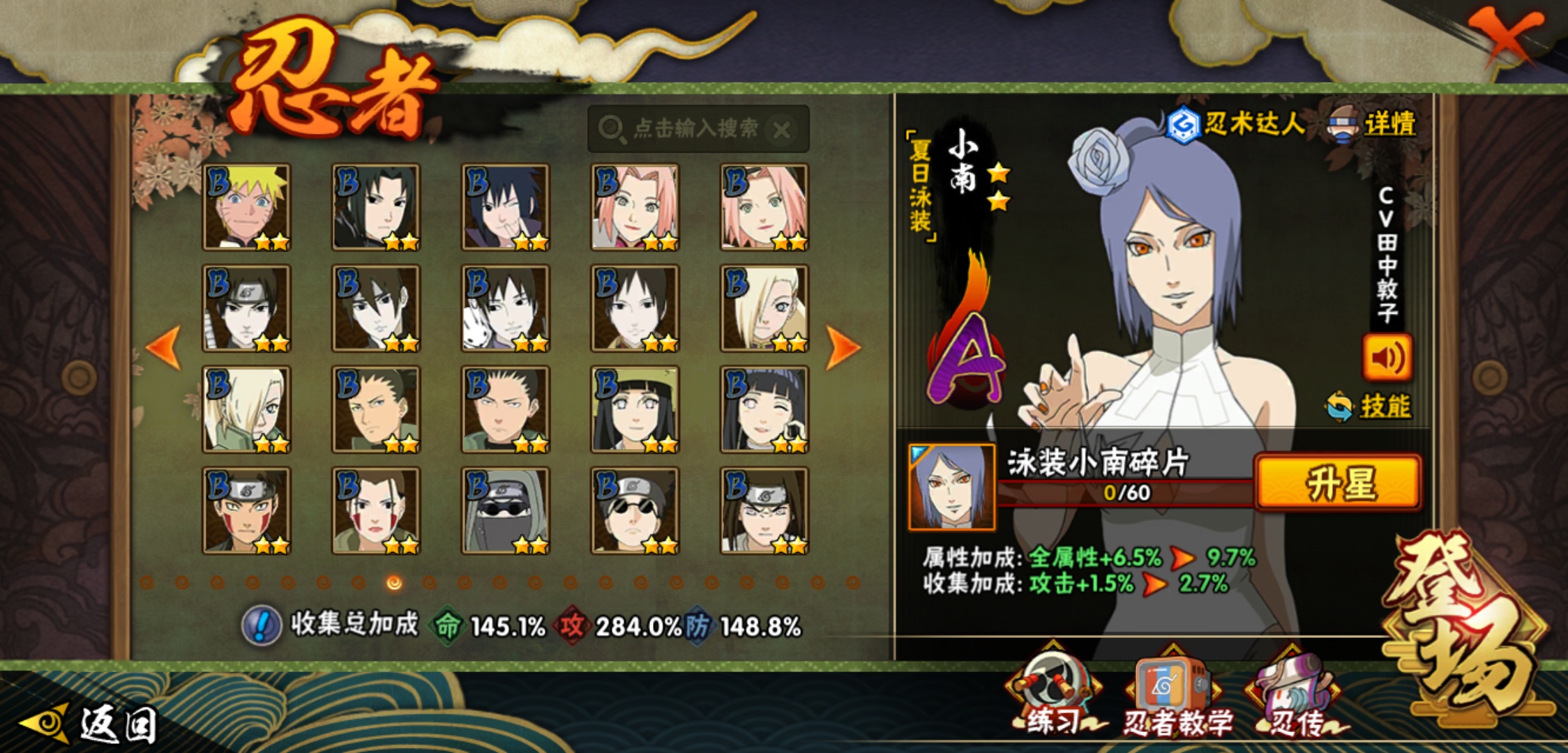This screenshot has height=753, width=1568.
Task: Choose the hooded ninja with dark glasses
Action: pyautogui.click(x=505, y=510)
